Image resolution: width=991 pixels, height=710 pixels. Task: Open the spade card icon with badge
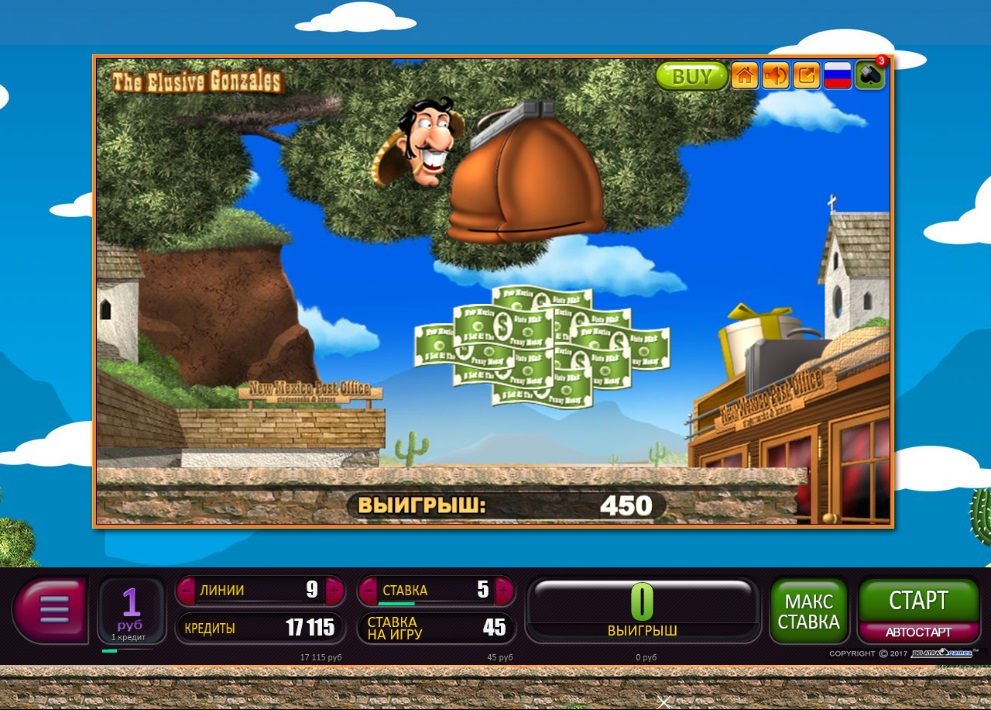tap(869, 76)
